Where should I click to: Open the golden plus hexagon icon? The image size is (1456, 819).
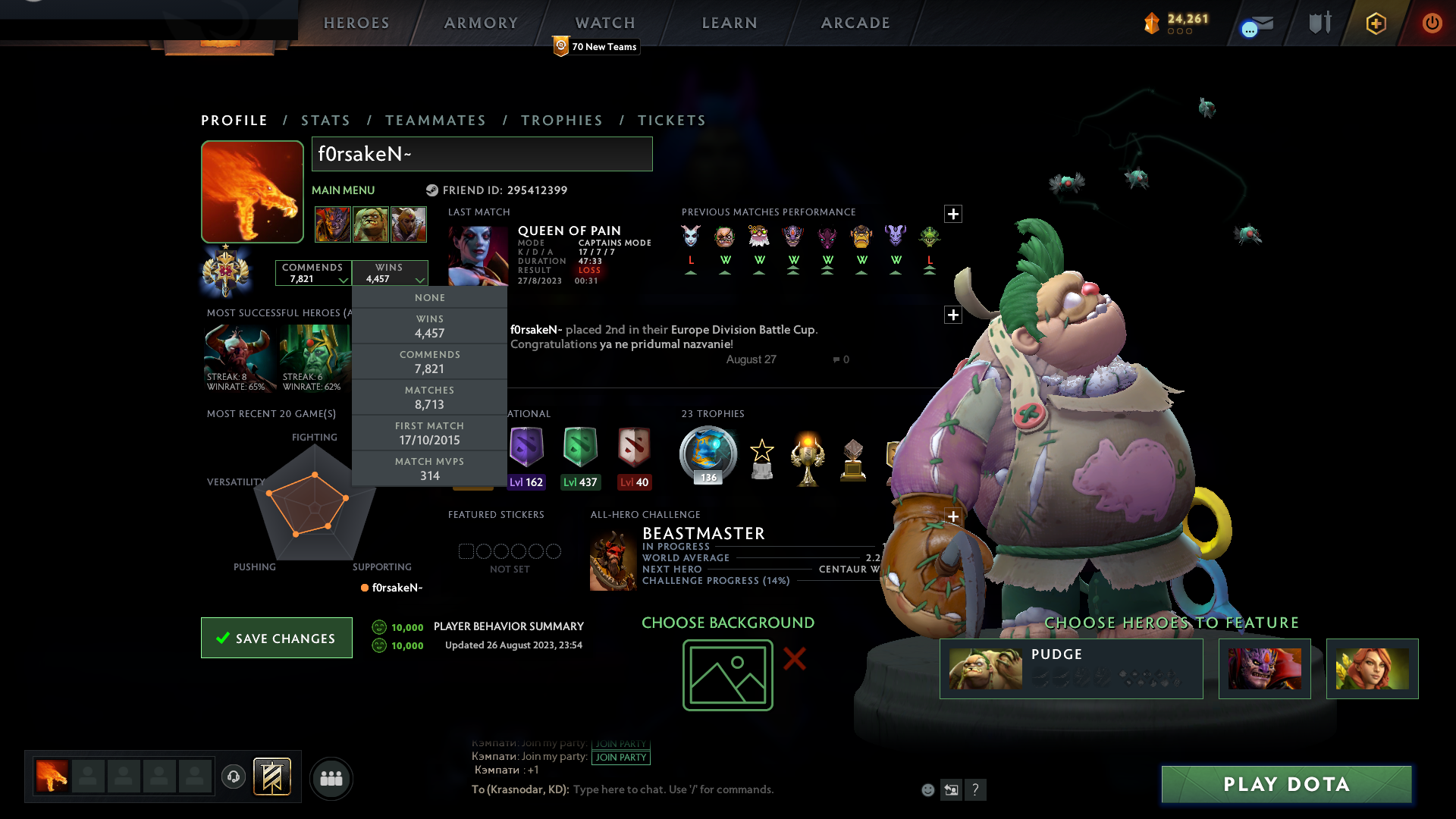(x=1376, y=24)
